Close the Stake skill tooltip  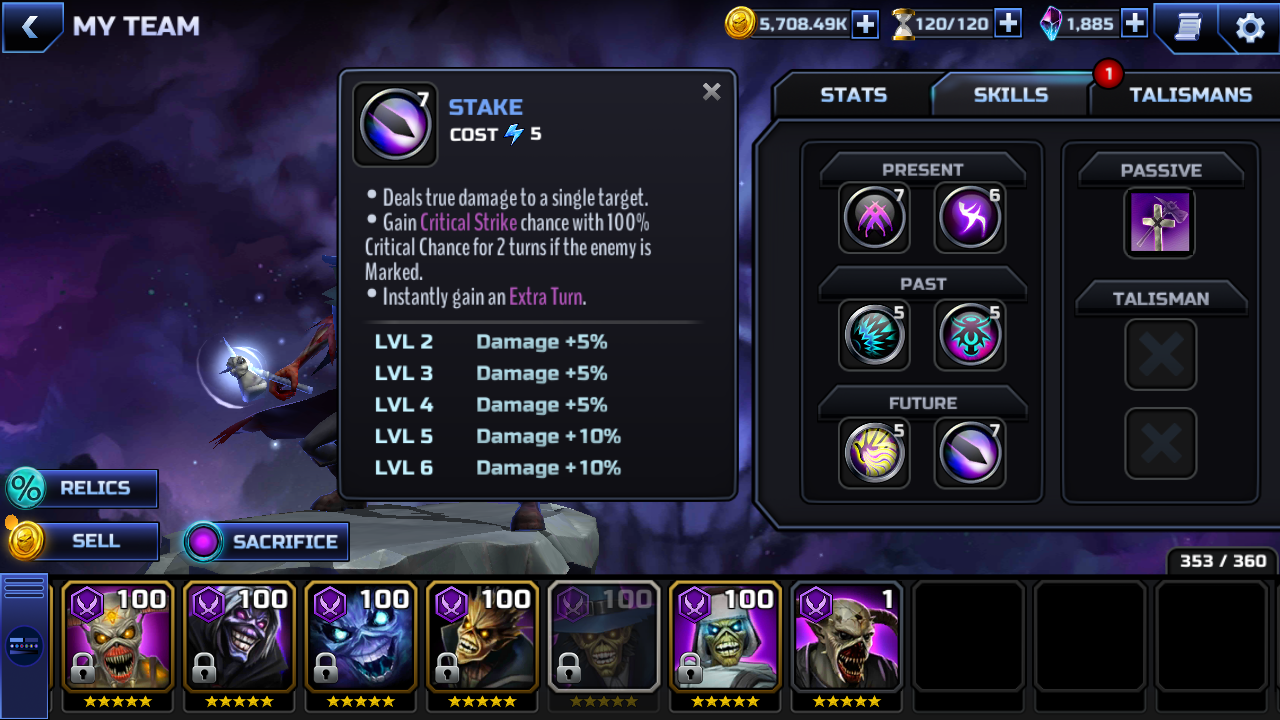click(711, 92)
